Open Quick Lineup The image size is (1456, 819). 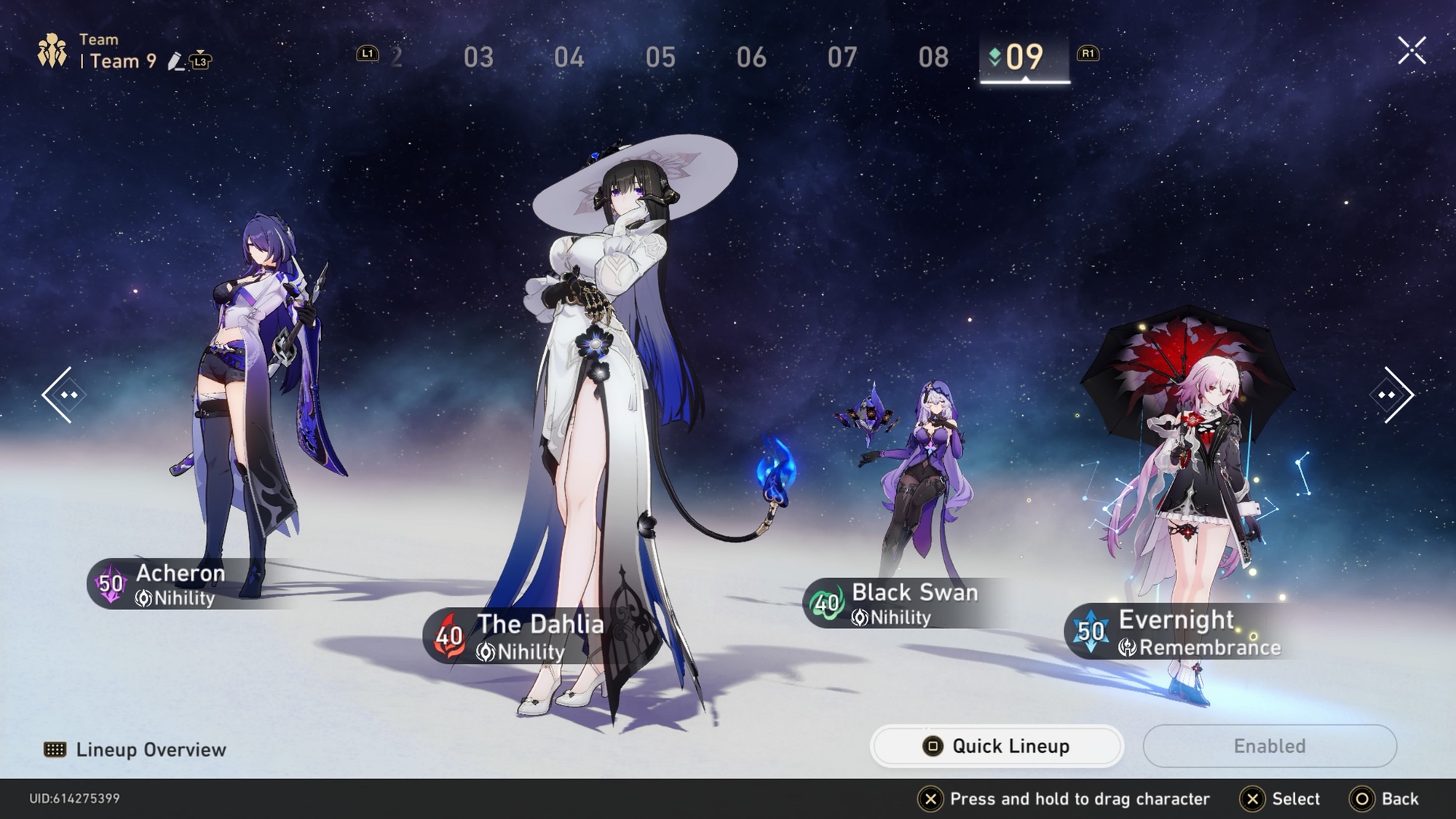click(997, 746)
